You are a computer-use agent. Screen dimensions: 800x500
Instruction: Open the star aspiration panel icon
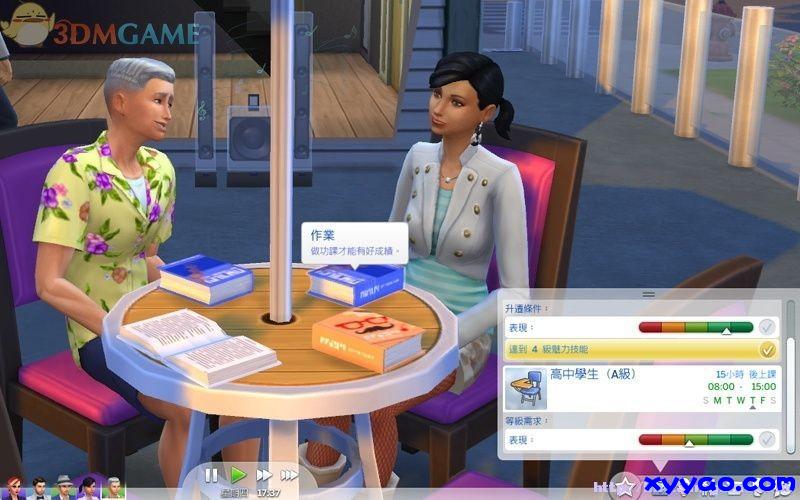pyautogui.click(x=628, y=487)
